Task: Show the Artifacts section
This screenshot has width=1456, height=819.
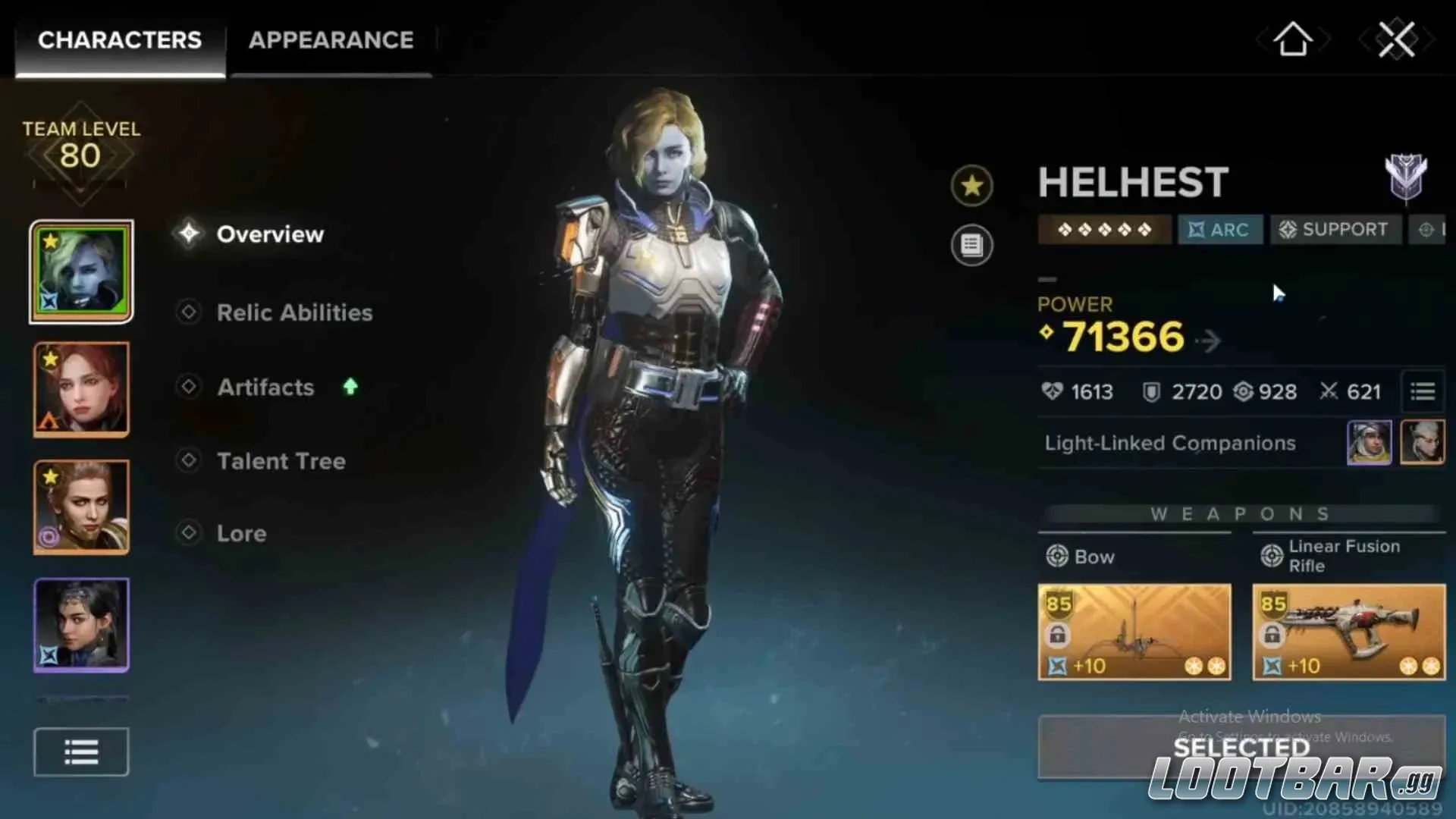Action: click(x=265, y=388)
